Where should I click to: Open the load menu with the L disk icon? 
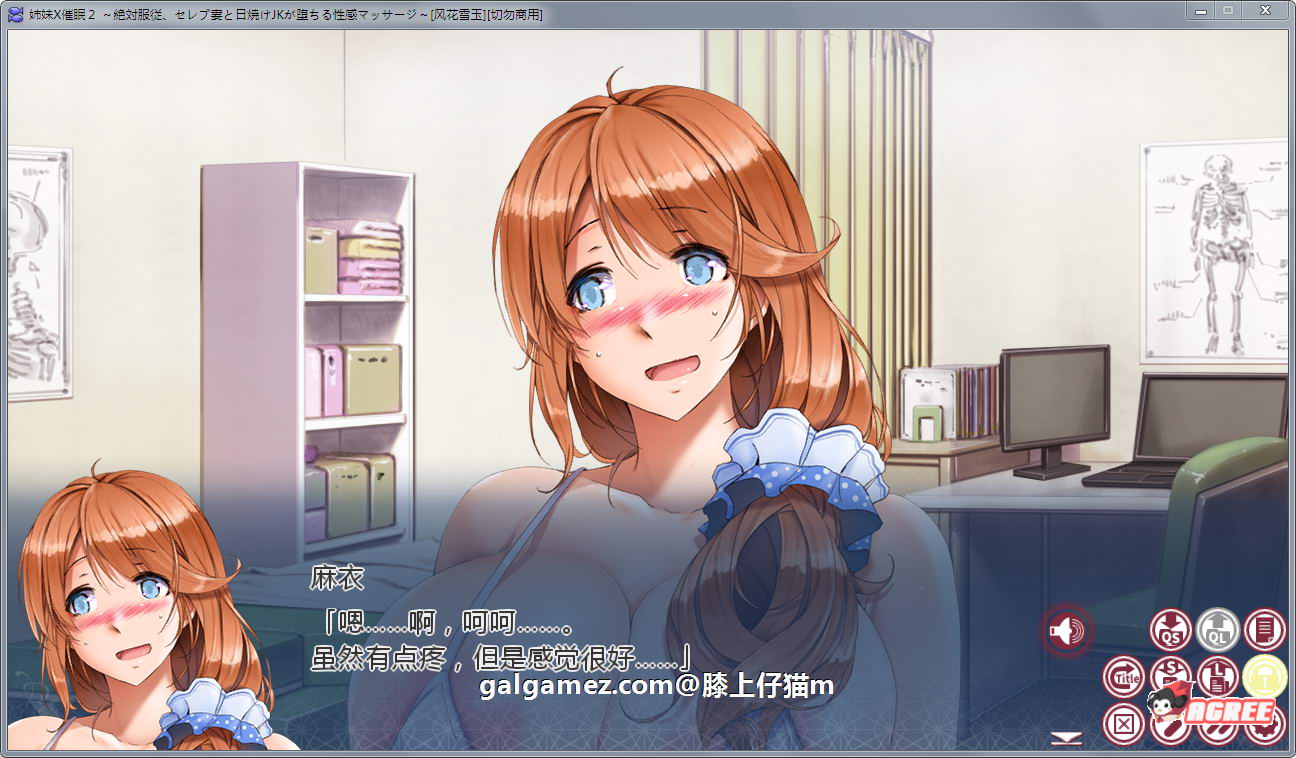coord(1217,677)
